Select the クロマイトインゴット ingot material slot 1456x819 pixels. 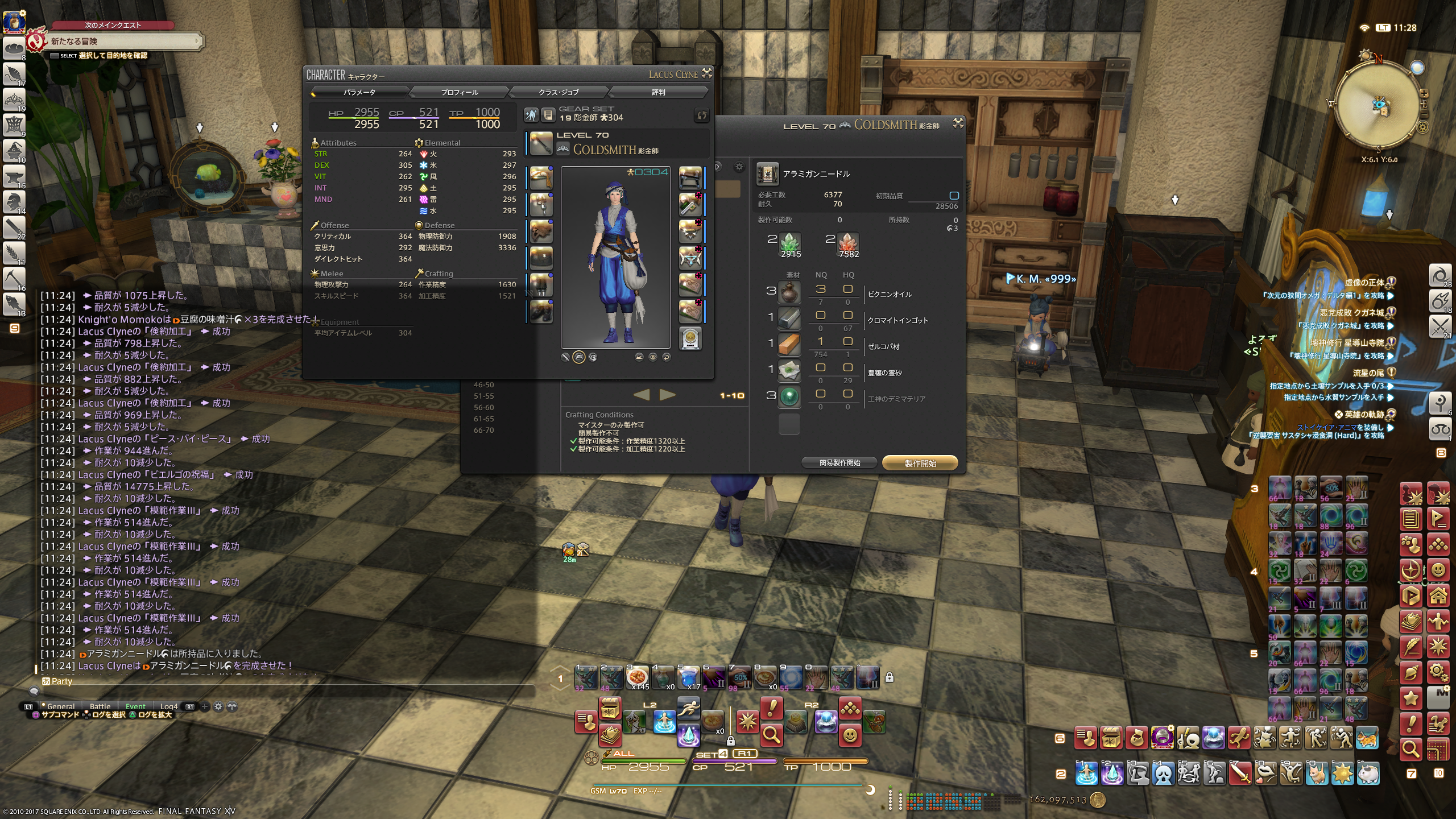(789, 319)
